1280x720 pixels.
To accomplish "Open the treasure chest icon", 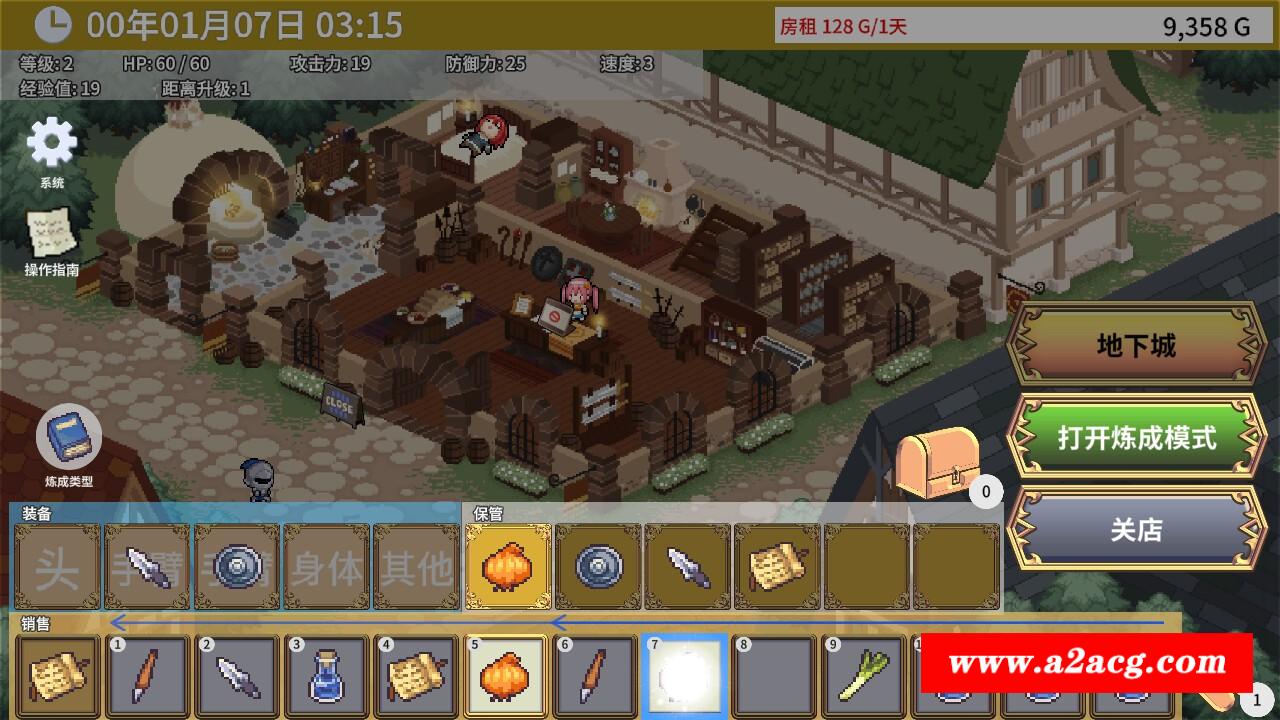I will 936,462.
